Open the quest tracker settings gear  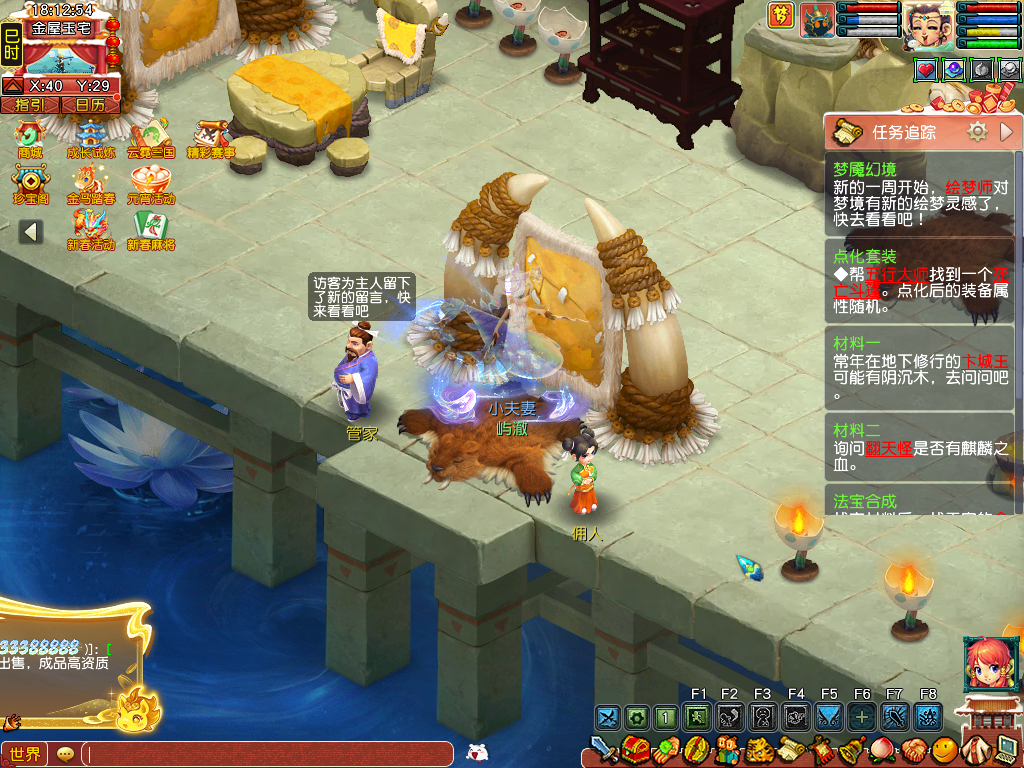pyautogui.click(x=977, y=132)
